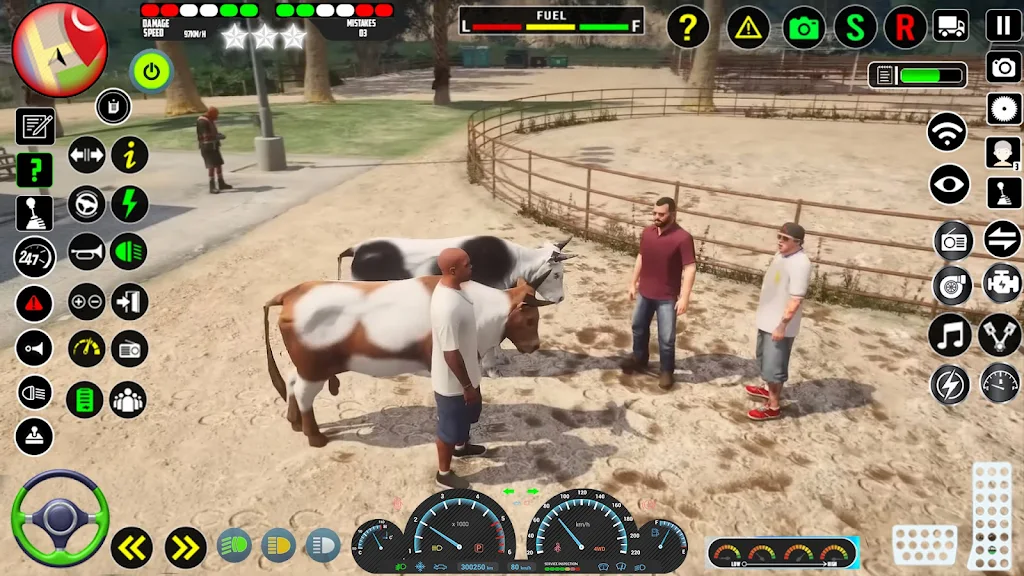Tap the Wi-Fi signal icon

point(947,132)
